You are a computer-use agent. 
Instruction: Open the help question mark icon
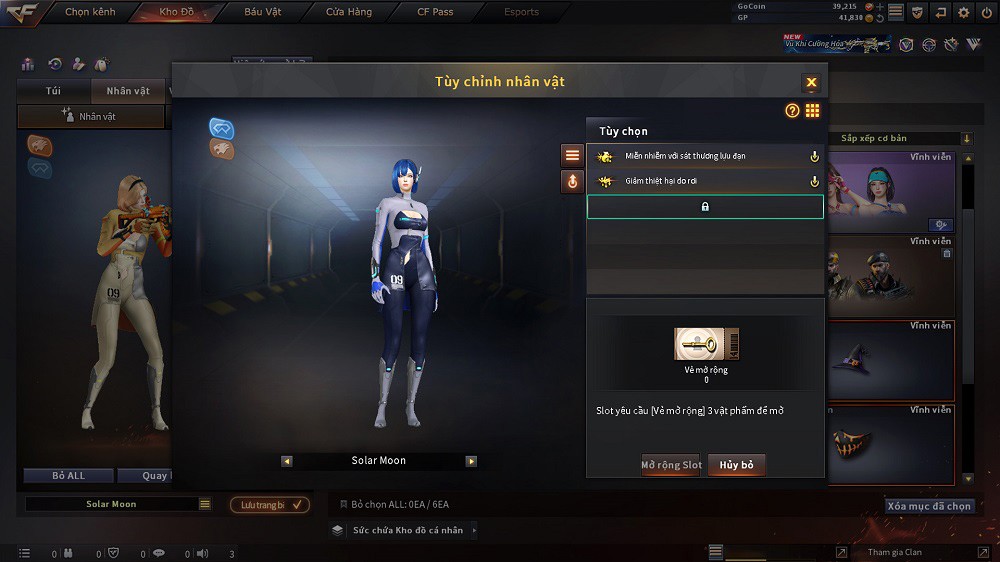792,111
